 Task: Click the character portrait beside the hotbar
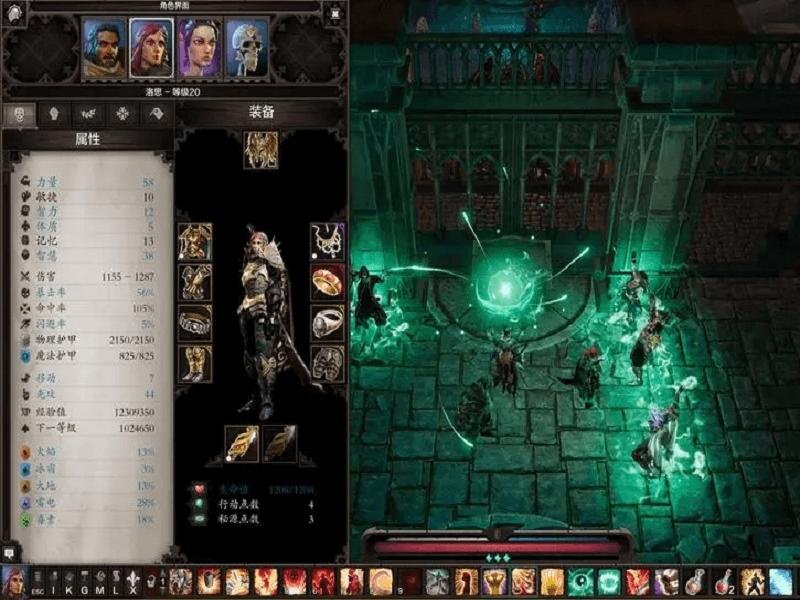click(13, 581)
